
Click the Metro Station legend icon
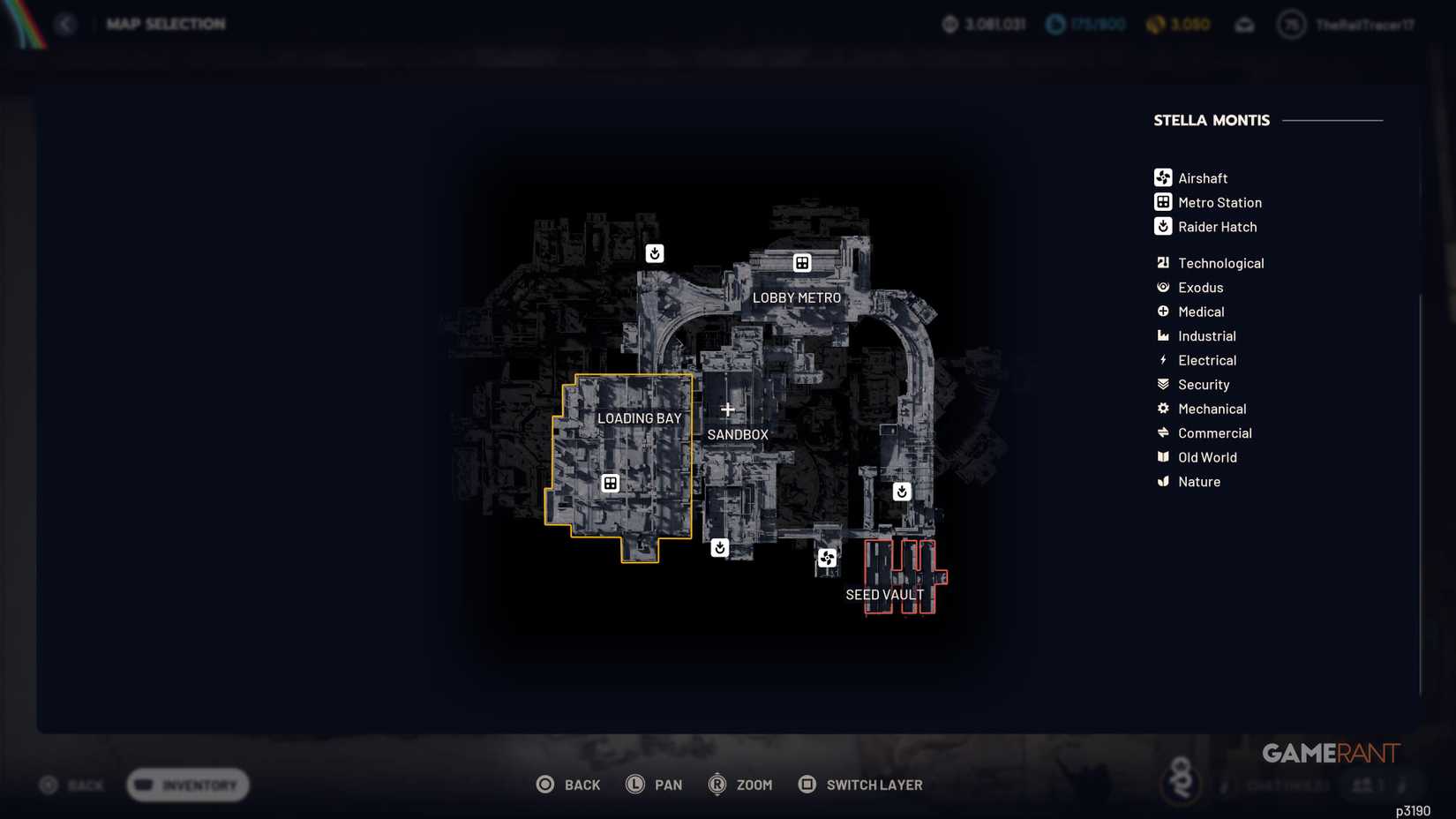pos(1162,202)
